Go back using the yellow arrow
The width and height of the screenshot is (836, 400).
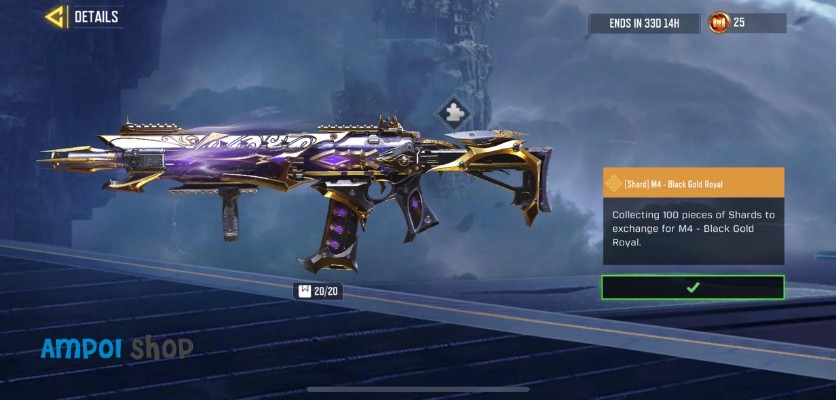(54, 17)
